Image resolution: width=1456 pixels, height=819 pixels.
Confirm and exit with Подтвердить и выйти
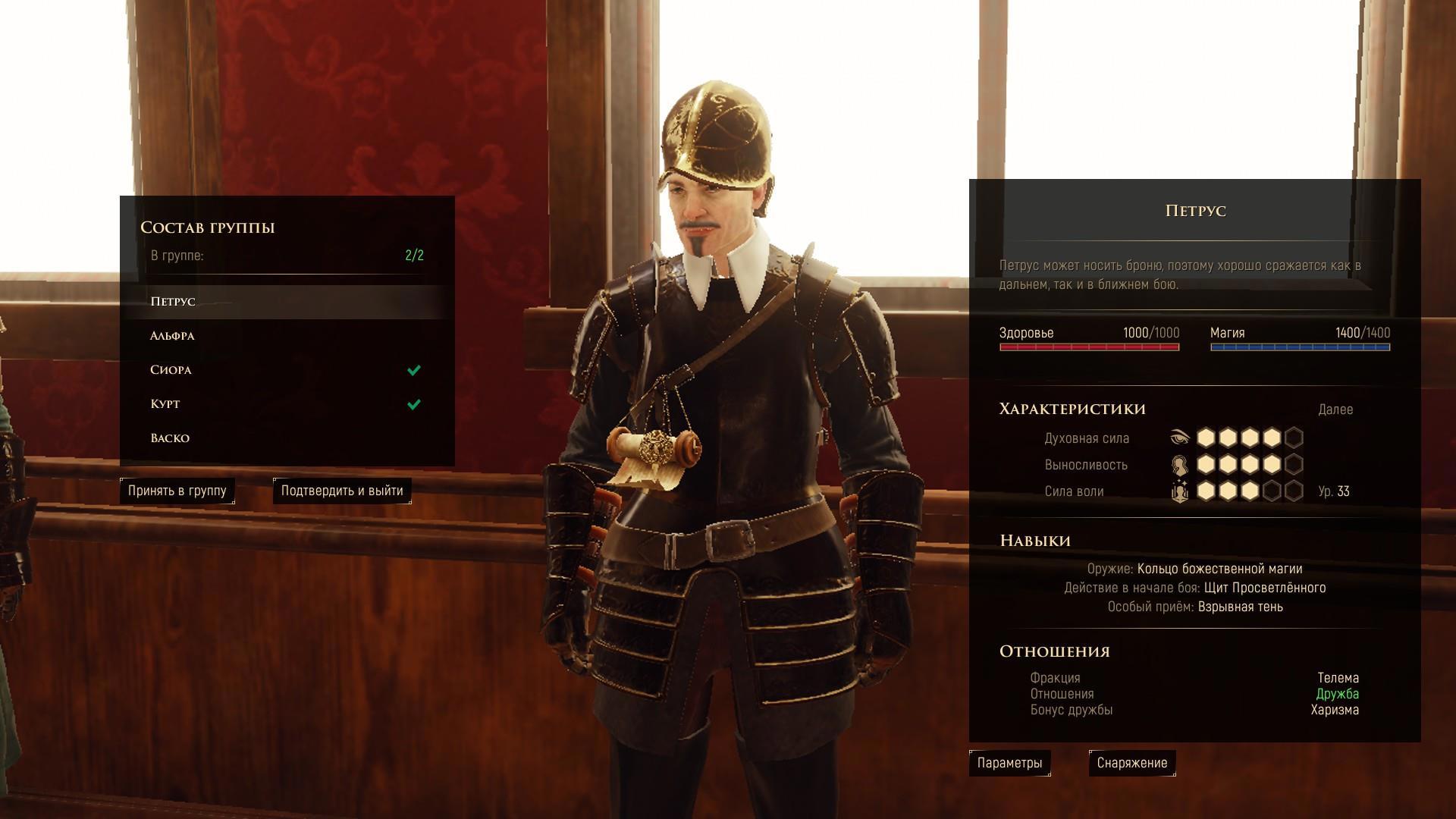pos(342,491)
